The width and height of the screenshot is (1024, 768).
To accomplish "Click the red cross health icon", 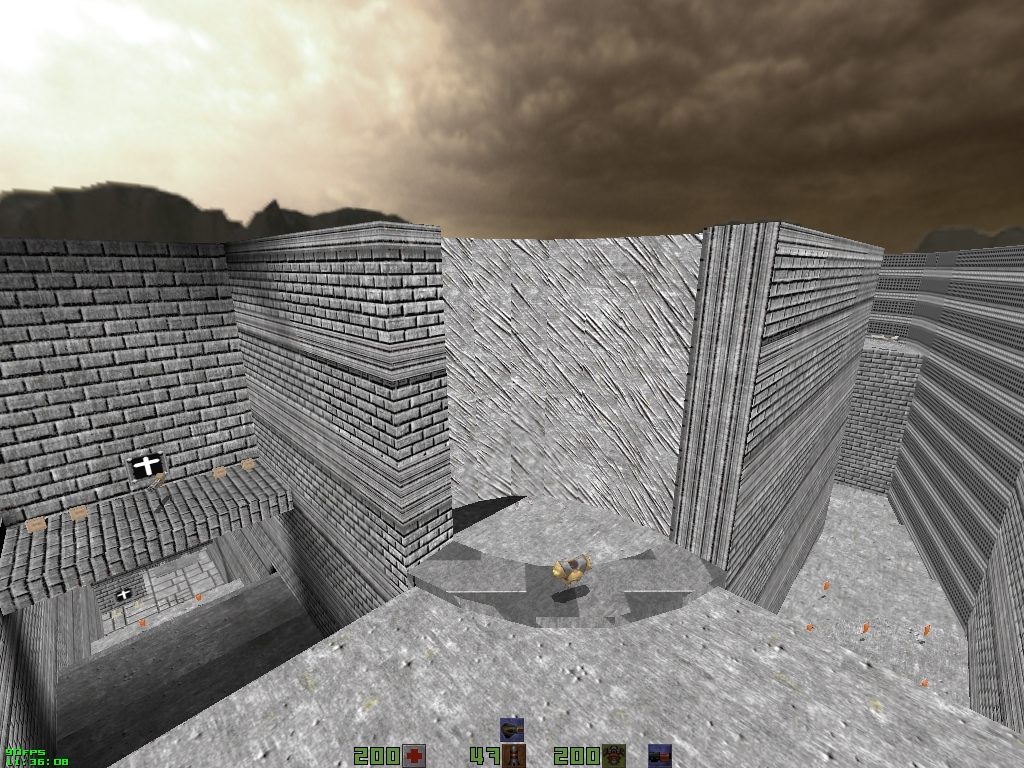I will coord(414,756).
